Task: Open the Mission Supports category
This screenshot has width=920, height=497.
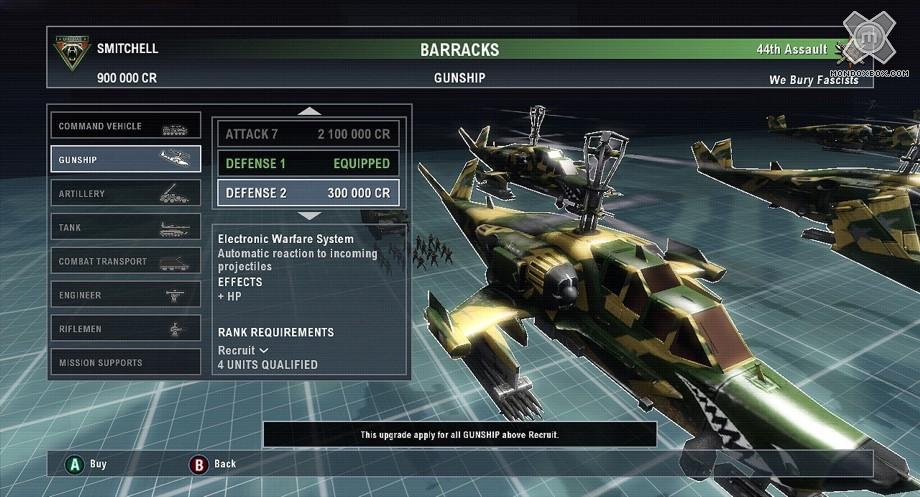Action: (x=125, y=363)
